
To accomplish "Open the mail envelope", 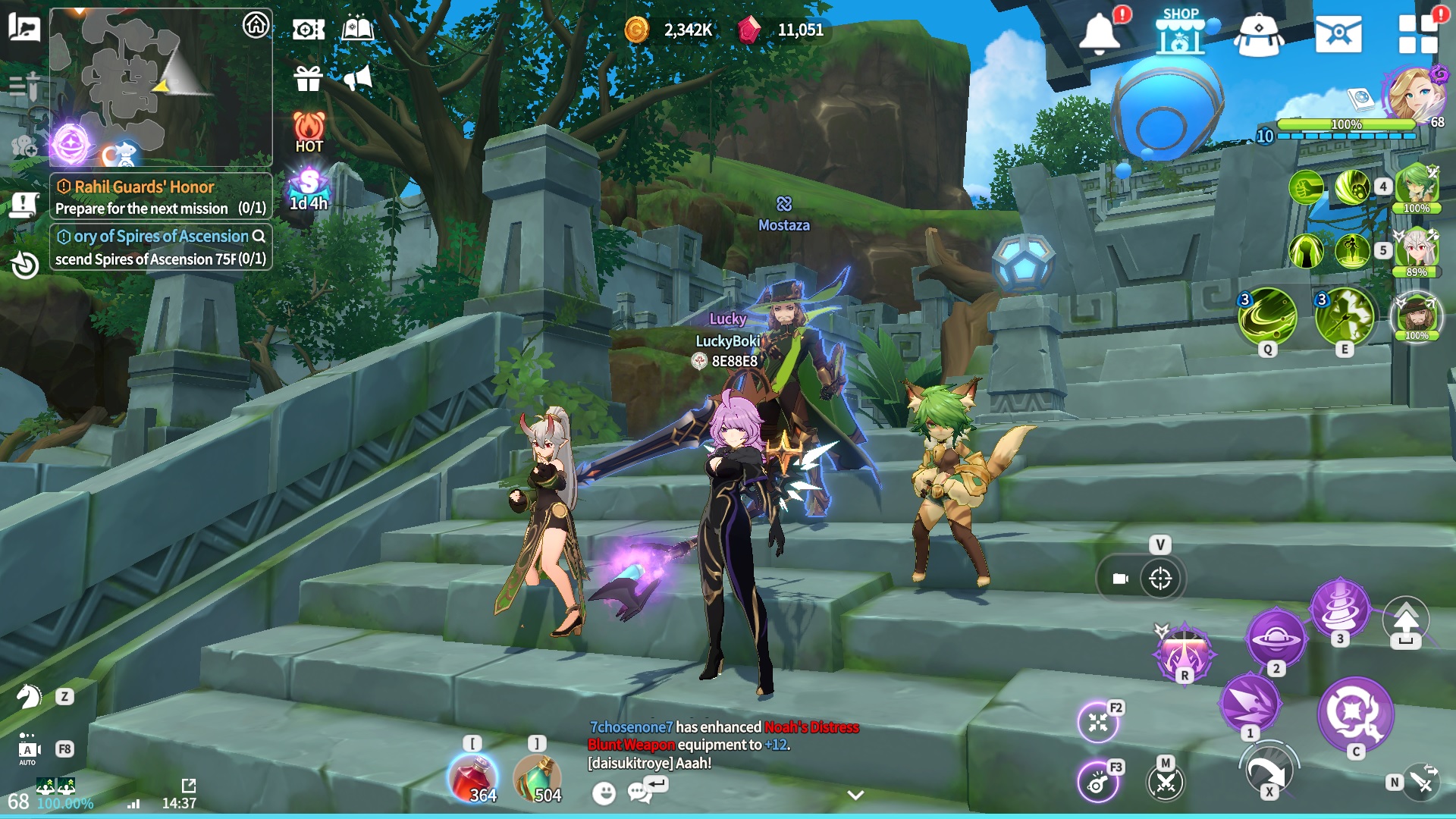I will pos(1338,33).
